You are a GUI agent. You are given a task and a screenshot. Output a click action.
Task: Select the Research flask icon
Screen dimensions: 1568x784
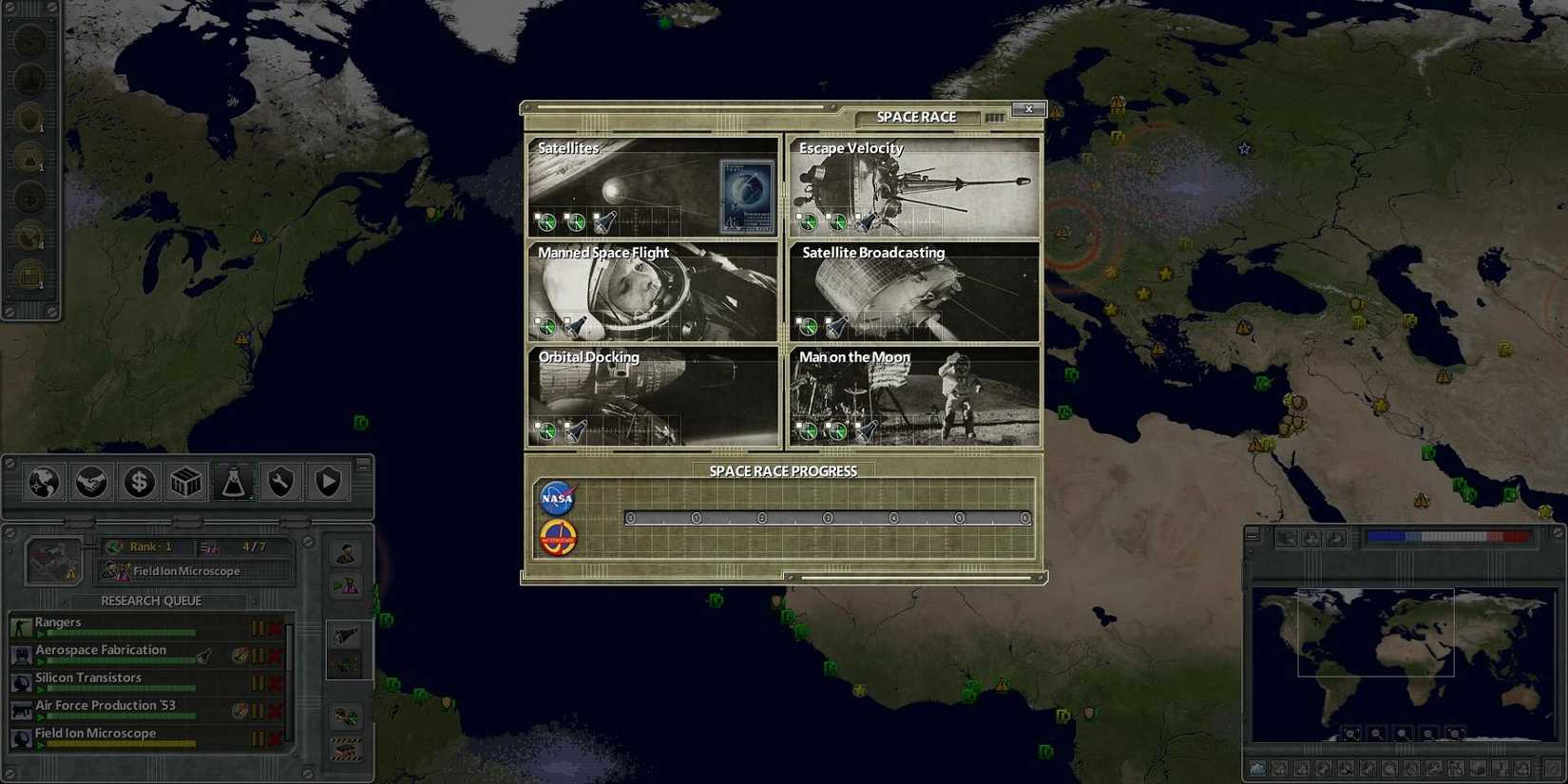[233, 482]
